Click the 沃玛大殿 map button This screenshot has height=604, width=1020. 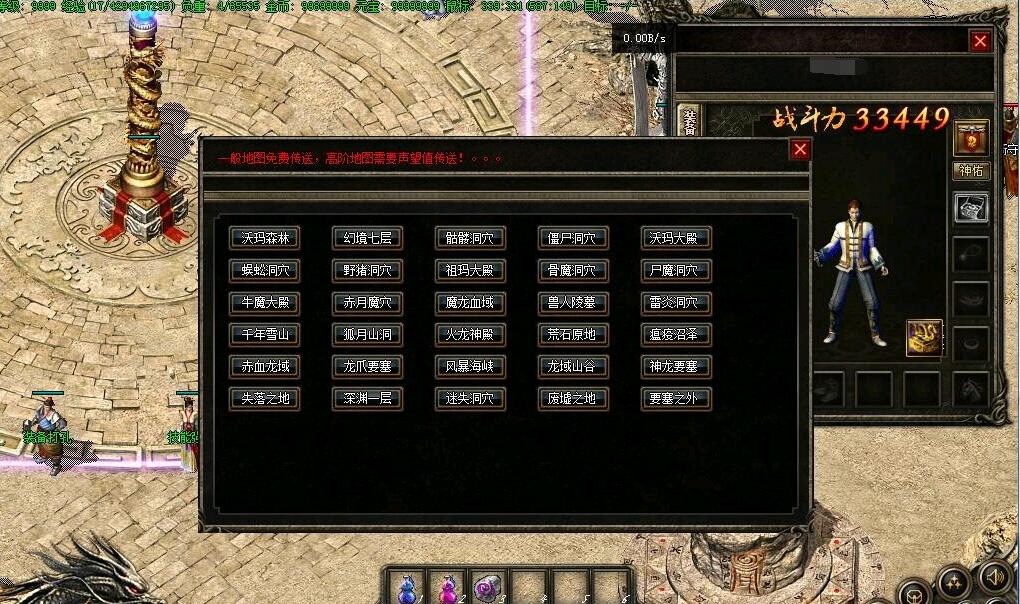point(676,238)
